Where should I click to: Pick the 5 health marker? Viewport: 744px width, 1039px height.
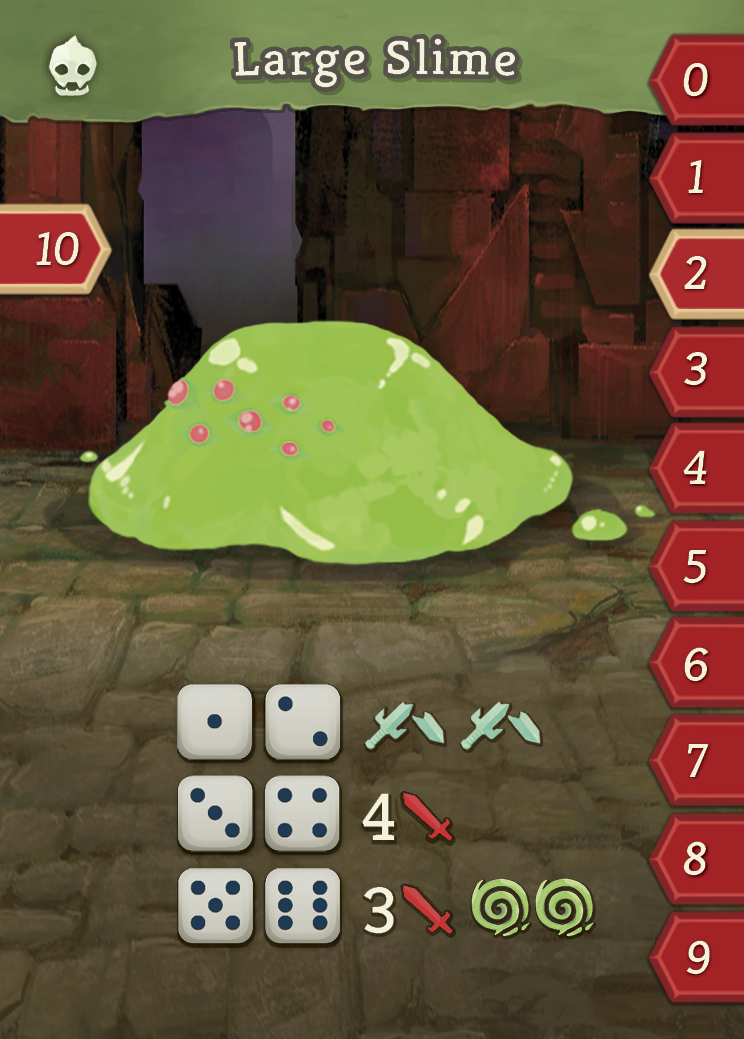pyautogui.click(x=698, y=567)
